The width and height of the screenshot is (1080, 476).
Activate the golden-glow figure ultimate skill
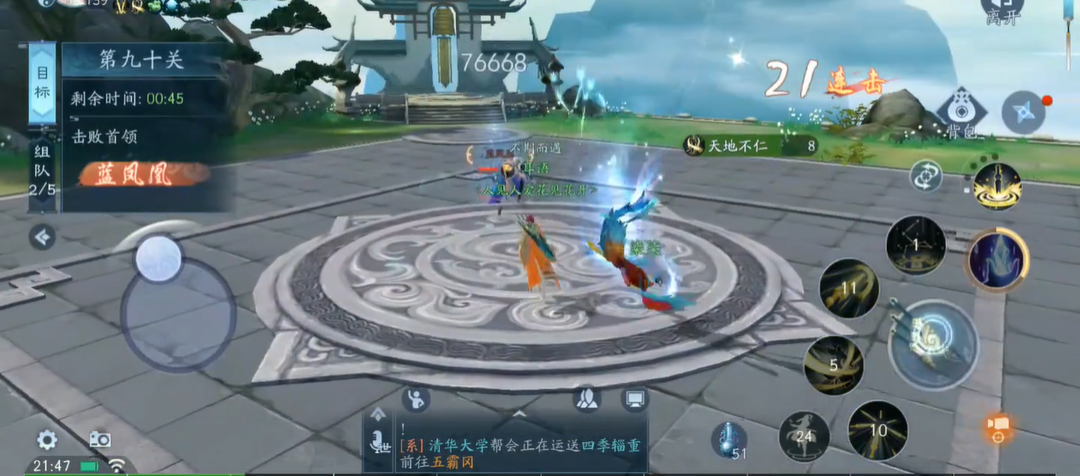click(x=996, y=187)
